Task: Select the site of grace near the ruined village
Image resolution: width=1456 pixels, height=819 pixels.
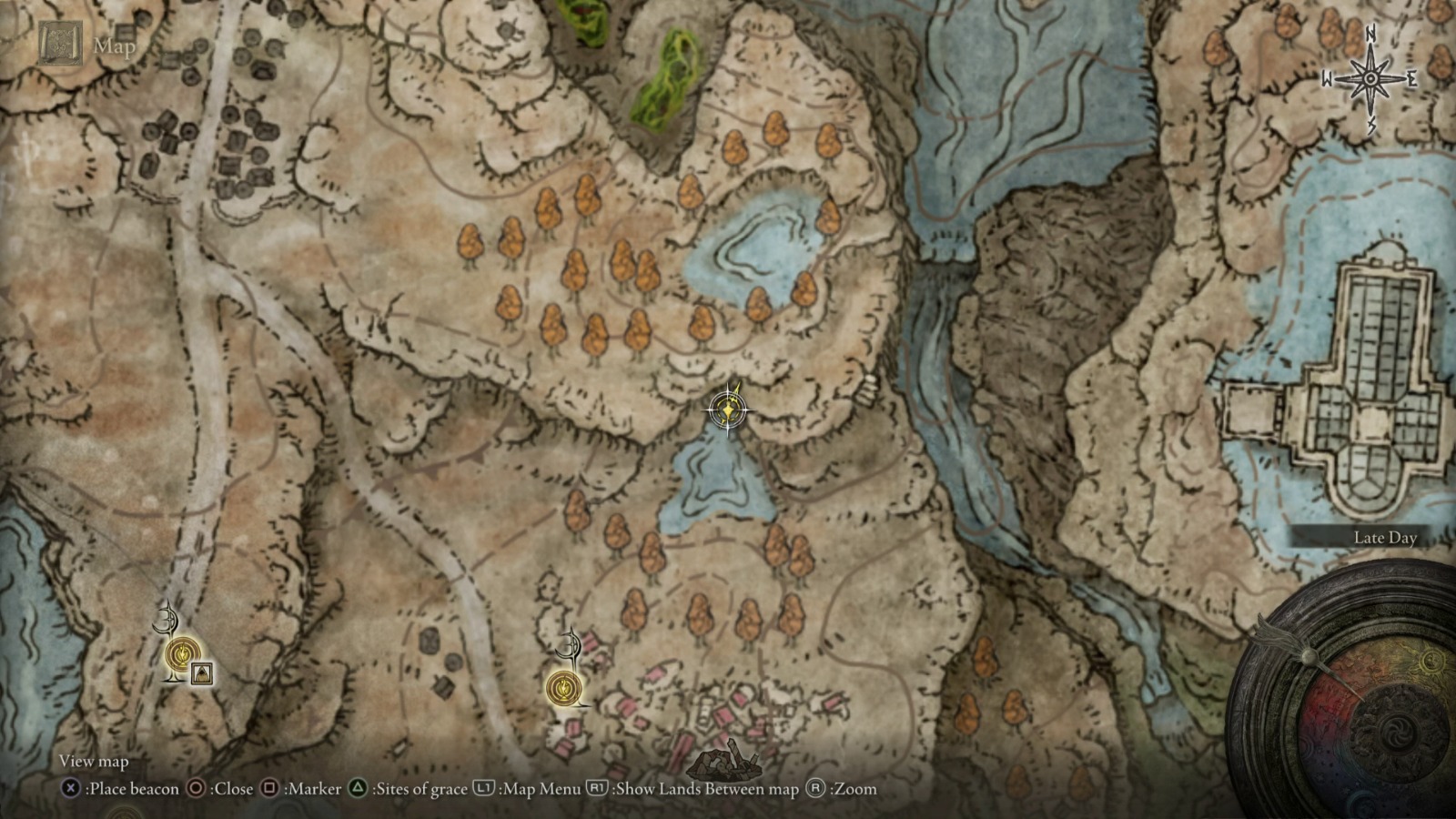Action: click(562, 689)
